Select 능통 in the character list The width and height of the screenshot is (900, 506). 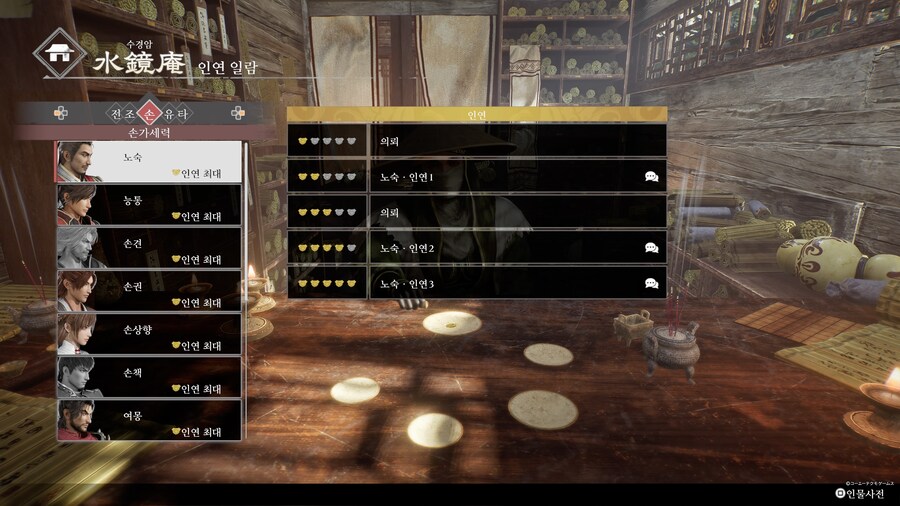[148, 205]
